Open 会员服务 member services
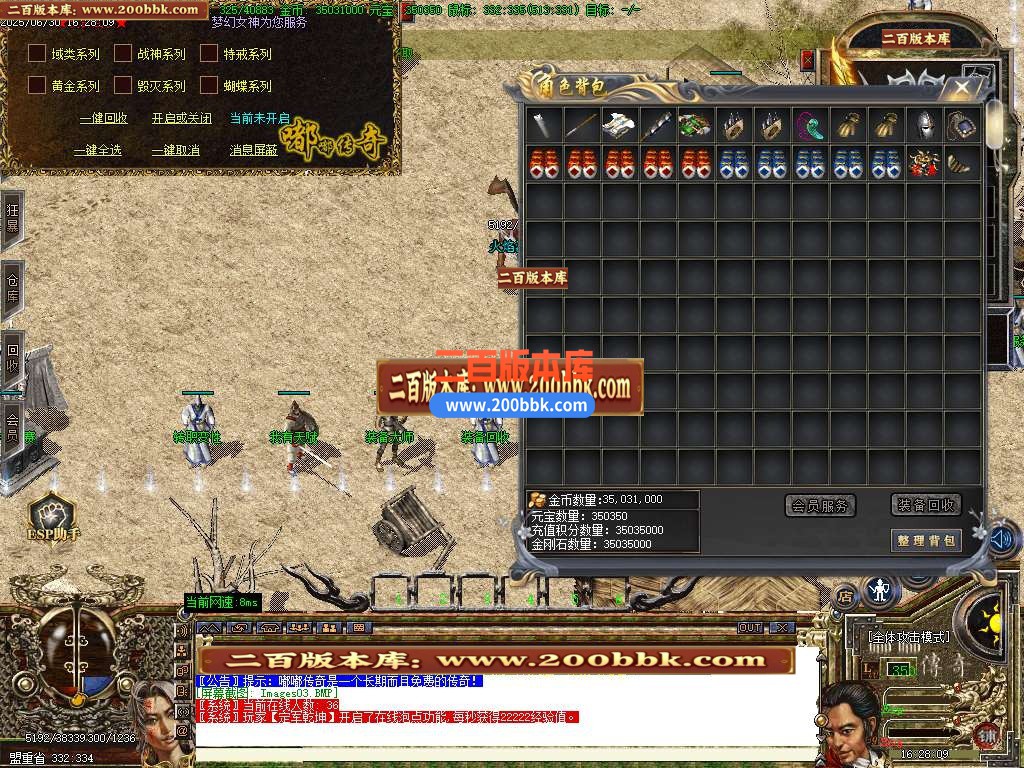The height and width of the screenshot is (768, 1024). point(820,506)
